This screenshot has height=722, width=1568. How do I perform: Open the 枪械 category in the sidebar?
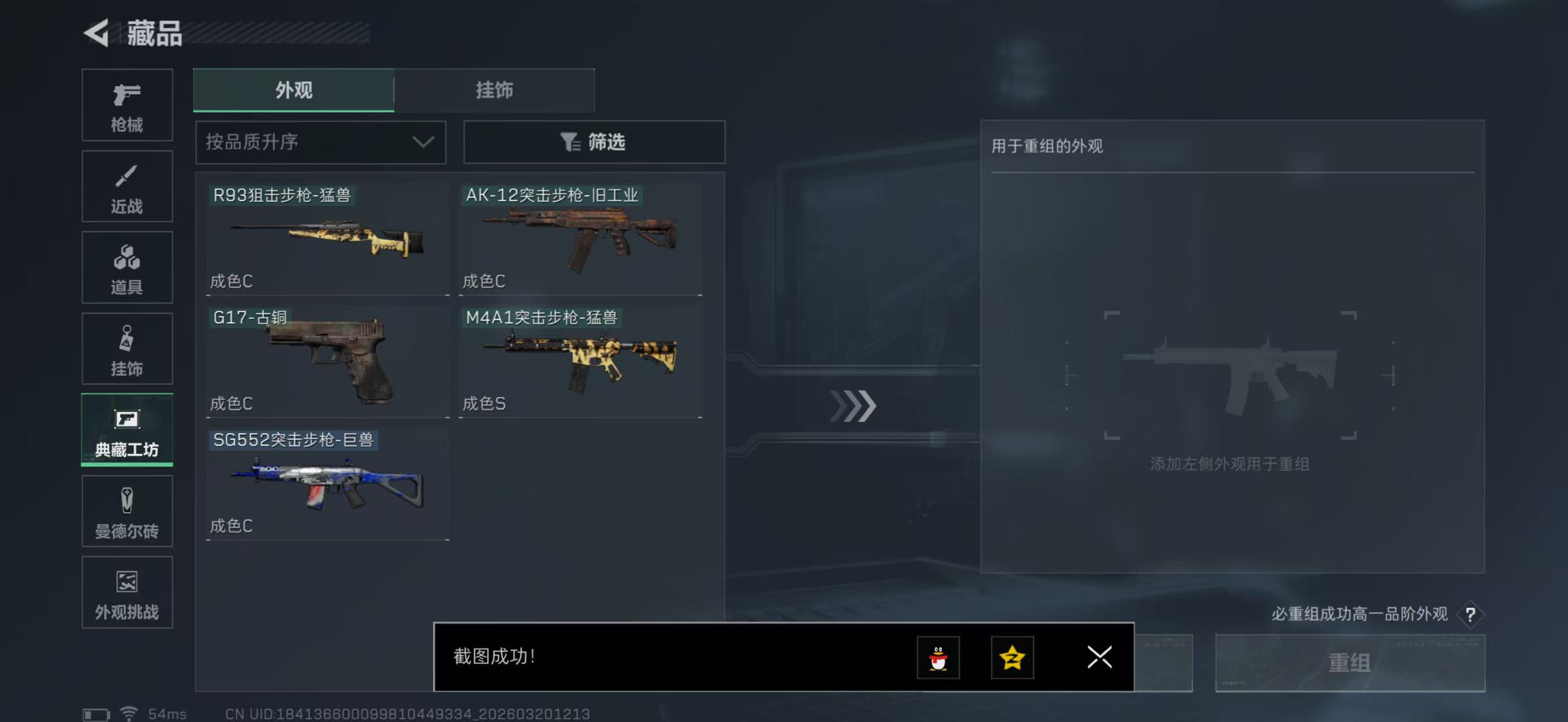tap(127, 105)
